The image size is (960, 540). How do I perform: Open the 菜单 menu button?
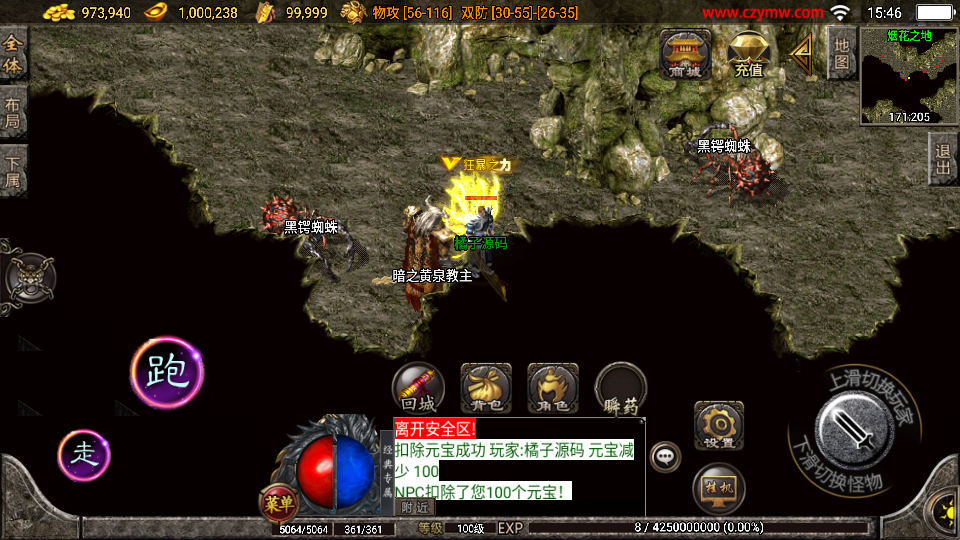pos(279,503)
